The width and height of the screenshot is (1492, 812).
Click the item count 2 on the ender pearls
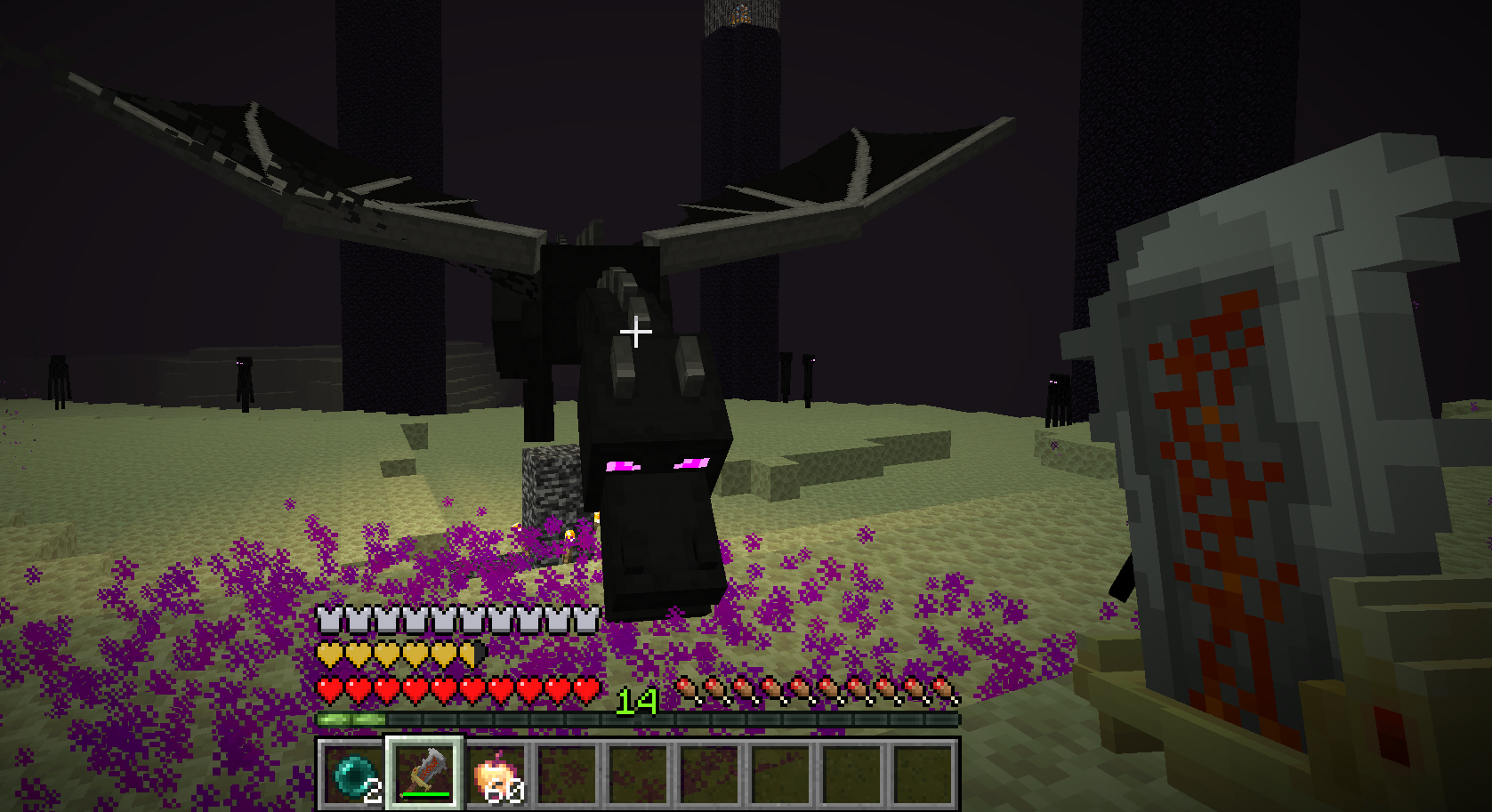click(375, 792)
